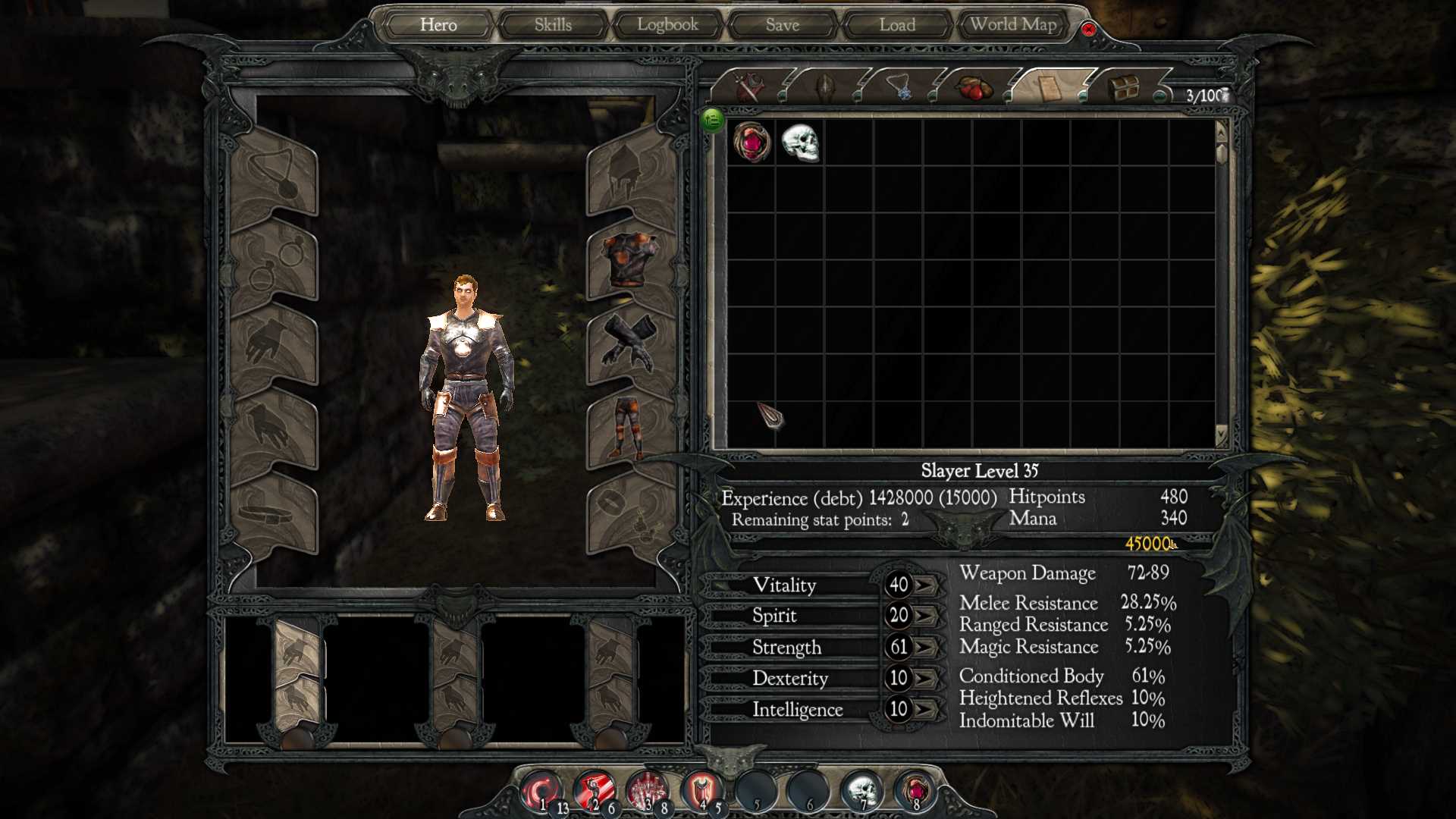Open the Logbook
This screenshot has height=819, width=1456.
coord(667,25)
